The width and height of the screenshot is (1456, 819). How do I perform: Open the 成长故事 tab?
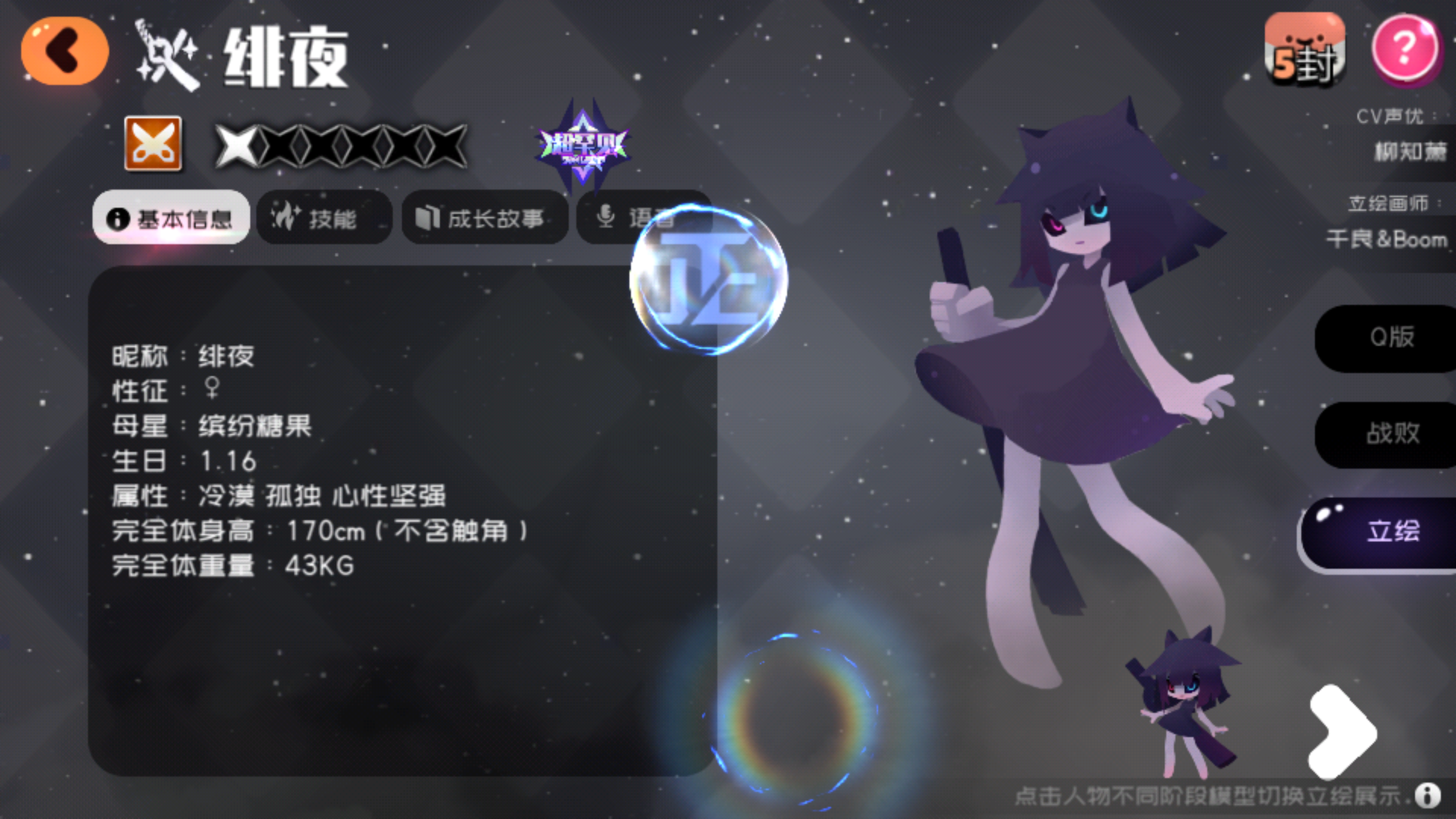click(x=484, y=218)
